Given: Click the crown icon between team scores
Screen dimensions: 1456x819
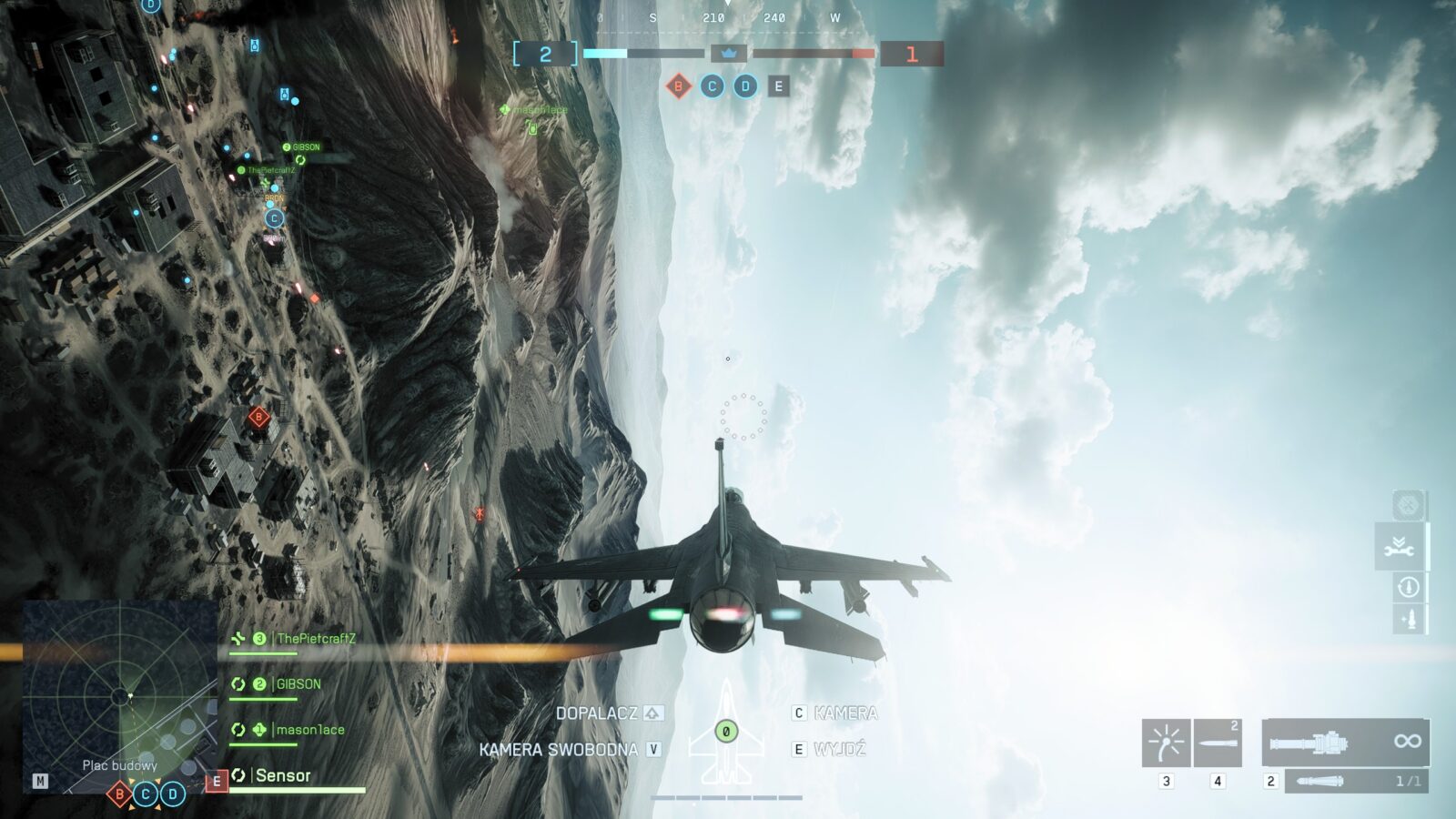Looking at the screenshot, I should click(x=728, y=54).
